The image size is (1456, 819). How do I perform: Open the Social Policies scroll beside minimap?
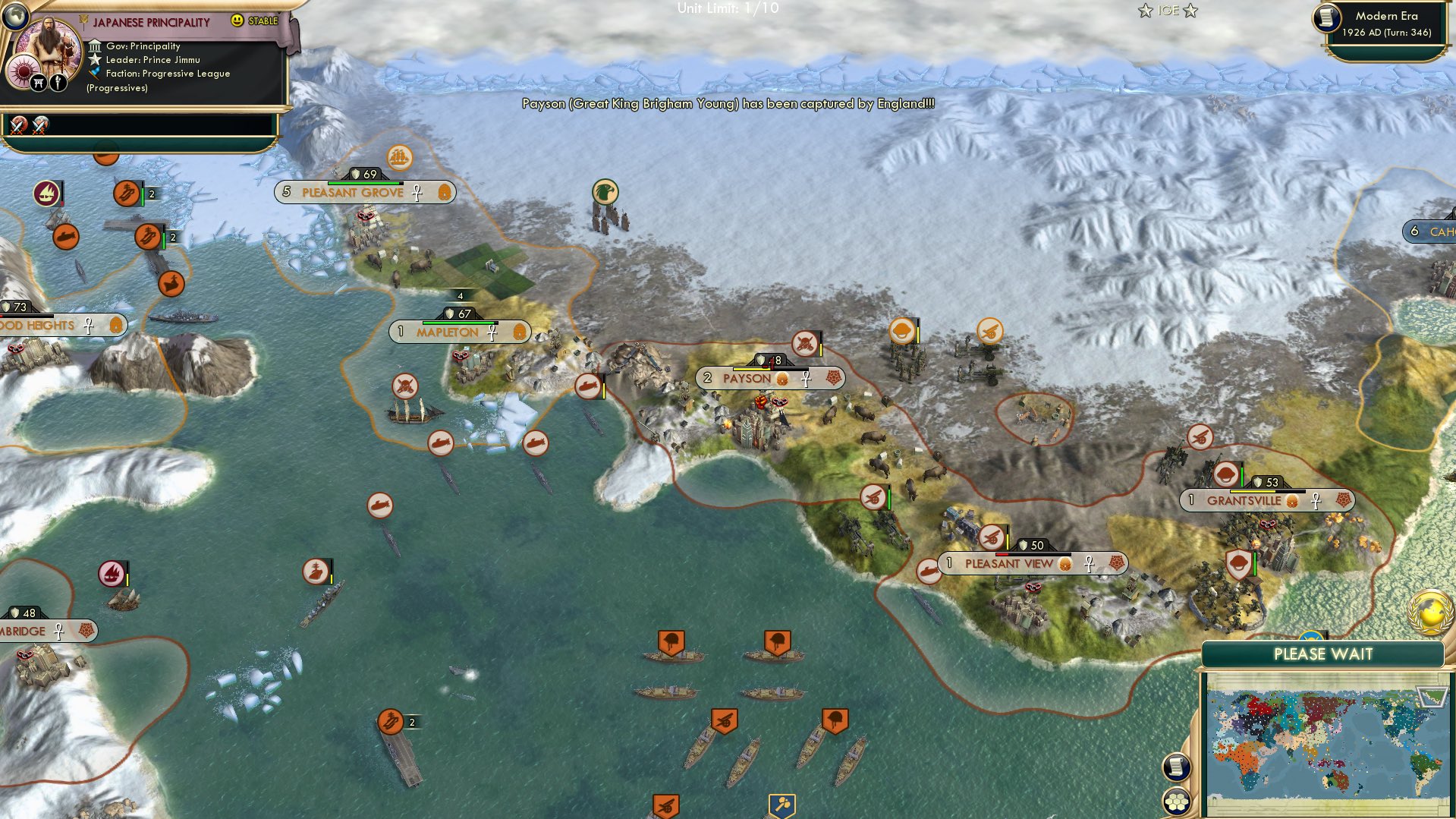(x=1175, y=768)
